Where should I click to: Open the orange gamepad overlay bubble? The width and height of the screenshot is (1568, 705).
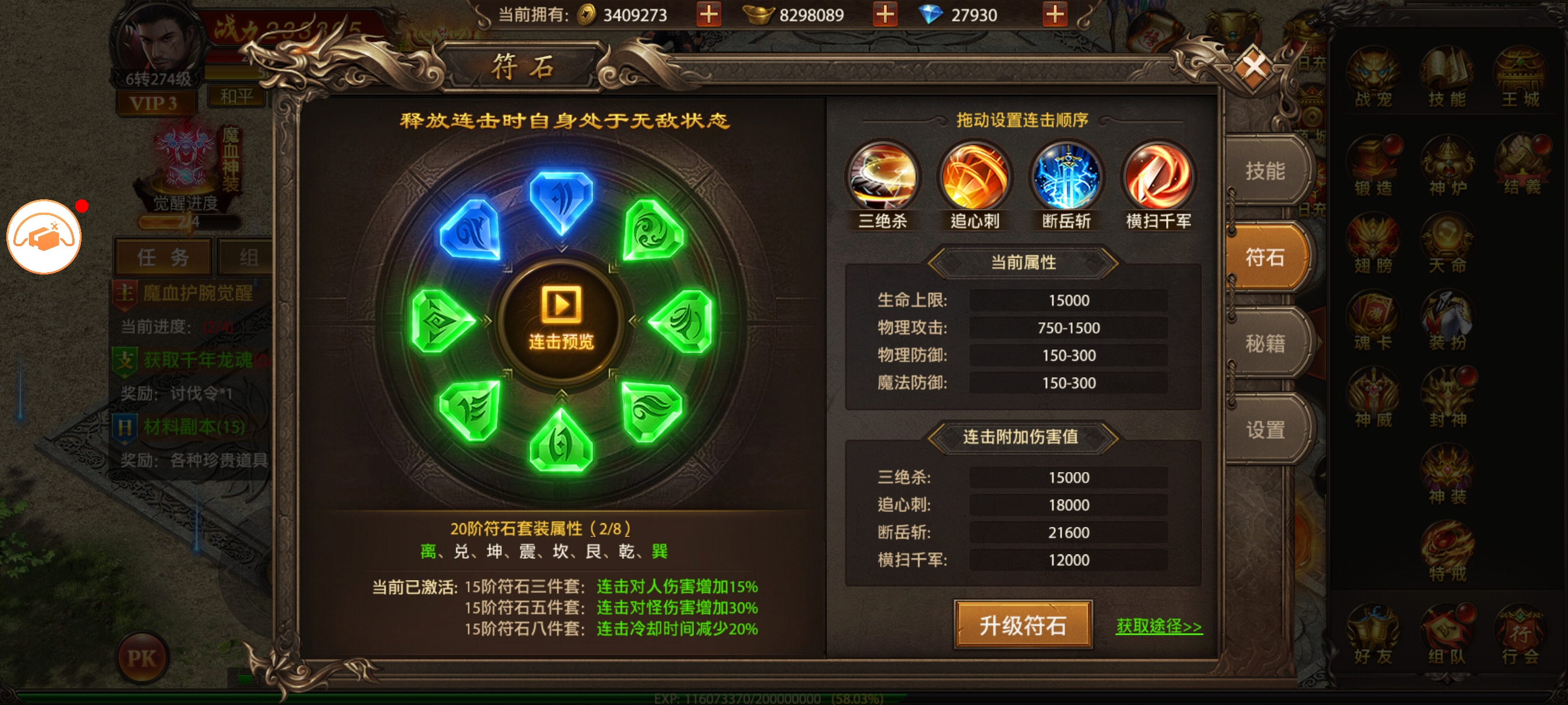(x=44, y=236)
